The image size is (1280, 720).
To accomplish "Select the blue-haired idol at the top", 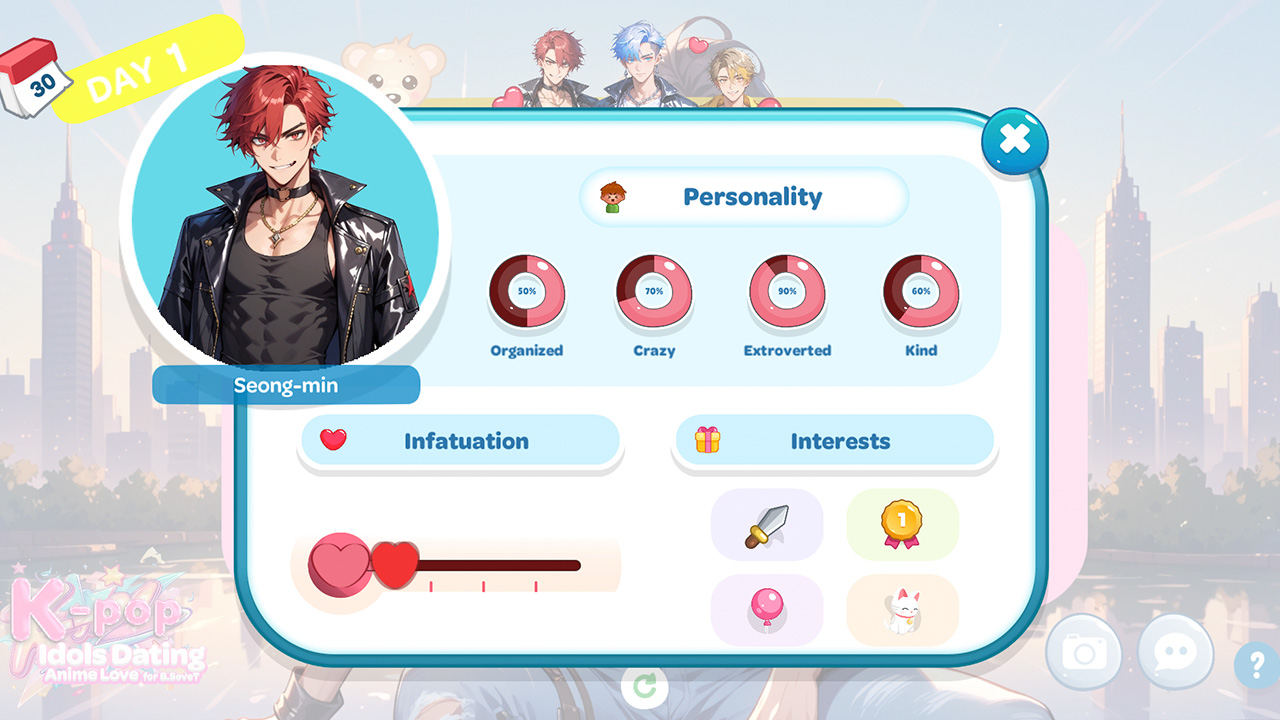I will 638,55.
